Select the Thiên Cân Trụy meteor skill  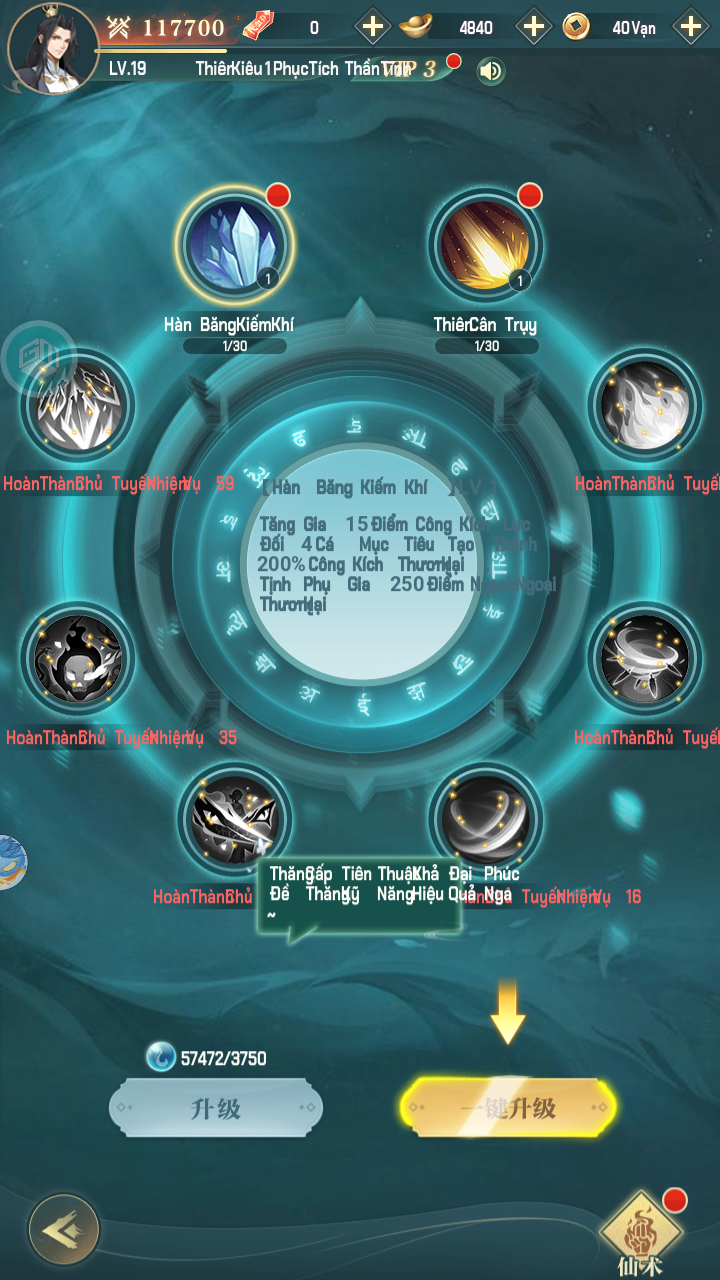(x=486, y=244)
